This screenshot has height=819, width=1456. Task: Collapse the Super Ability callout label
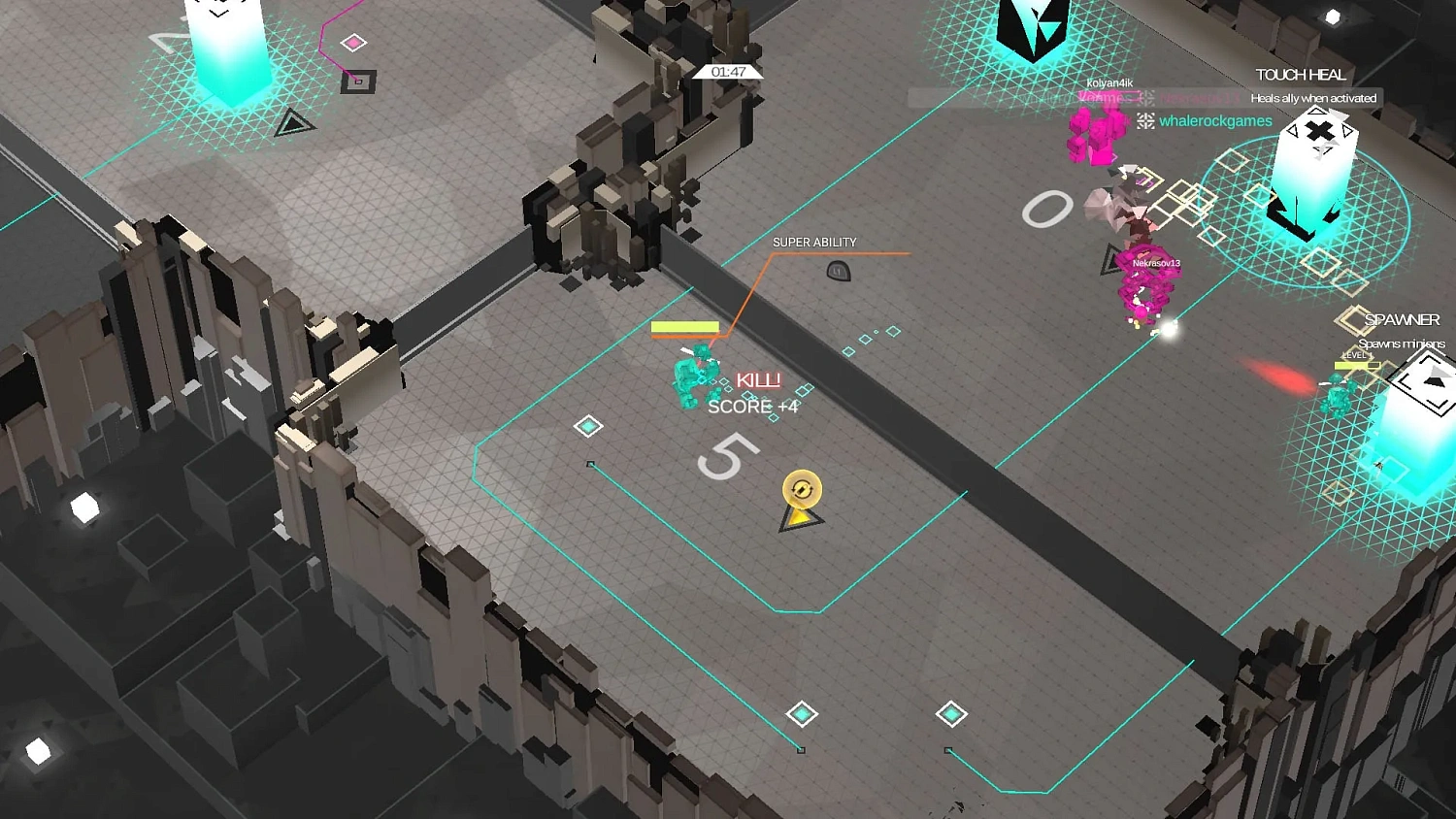click(x=814, y=242)
